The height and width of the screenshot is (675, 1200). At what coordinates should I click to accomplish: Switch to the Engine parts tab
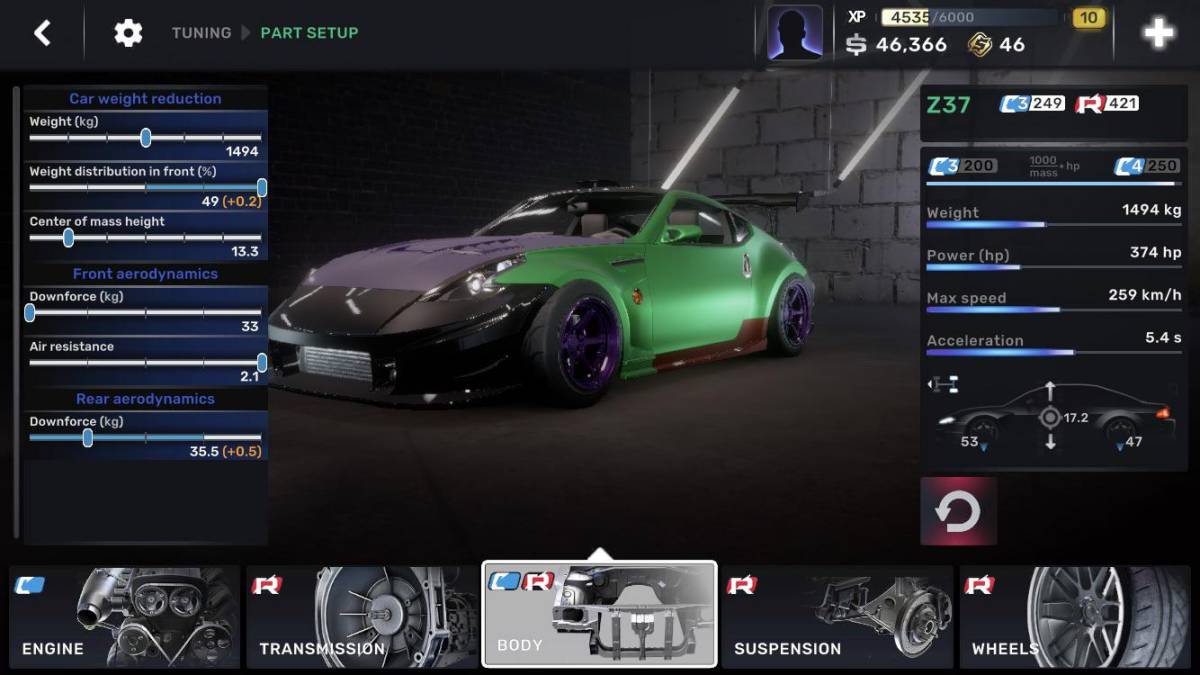[x=125, y=617]
